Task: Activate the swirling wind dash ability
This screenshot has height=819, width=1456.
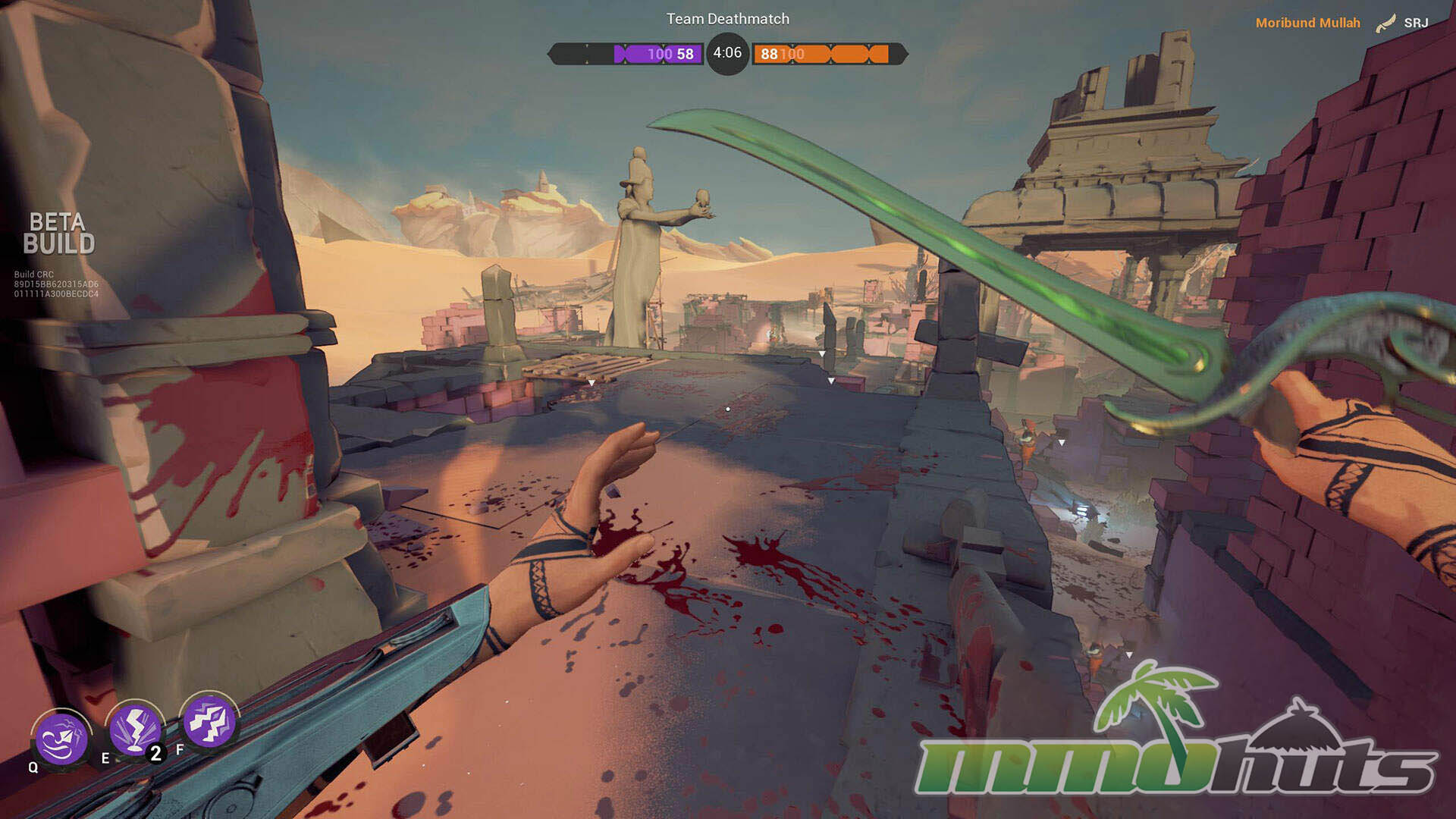Action: (61, 738)
